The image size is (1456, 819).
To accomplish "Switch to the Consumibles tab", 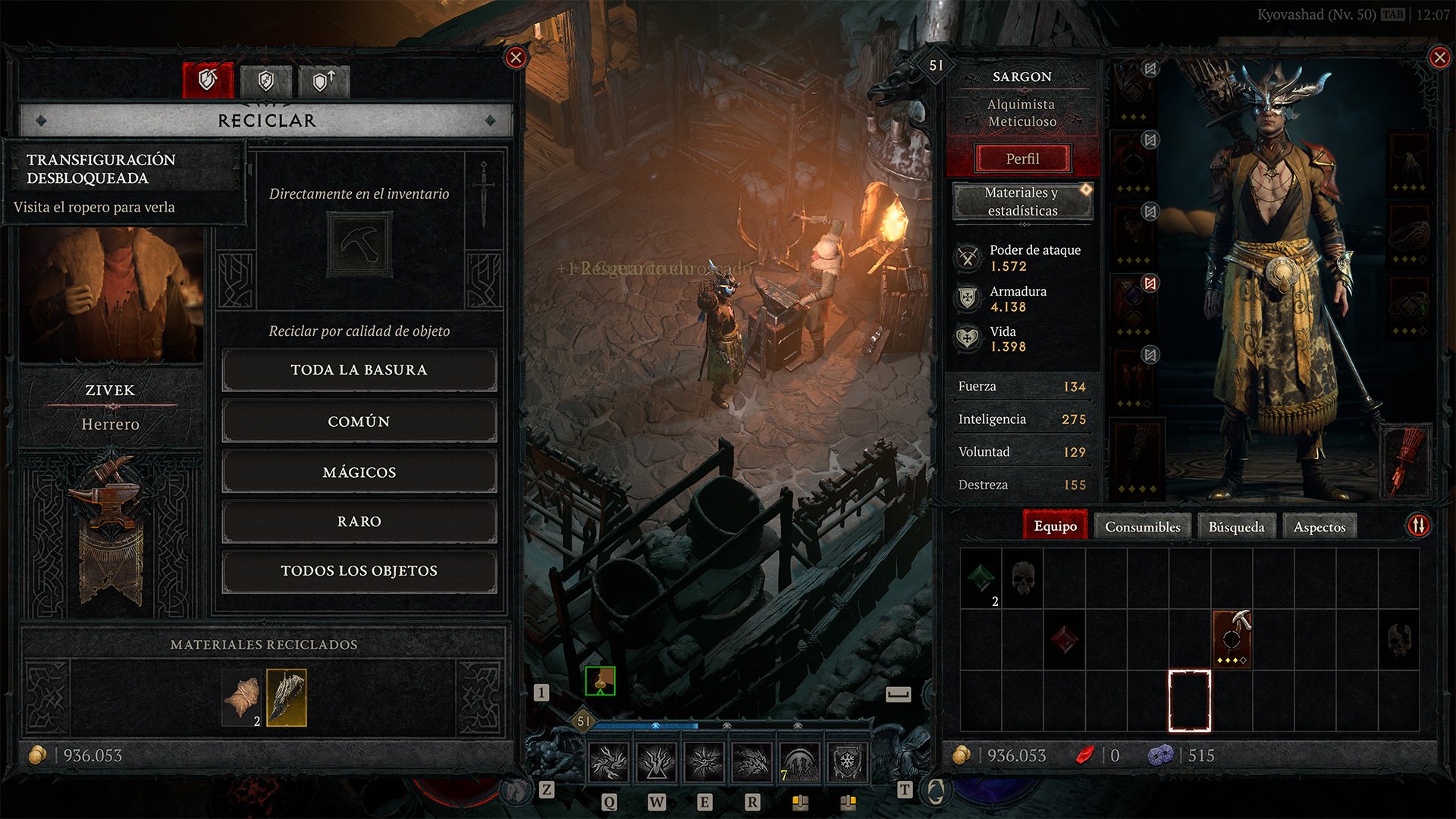I will click(1142, 526).
